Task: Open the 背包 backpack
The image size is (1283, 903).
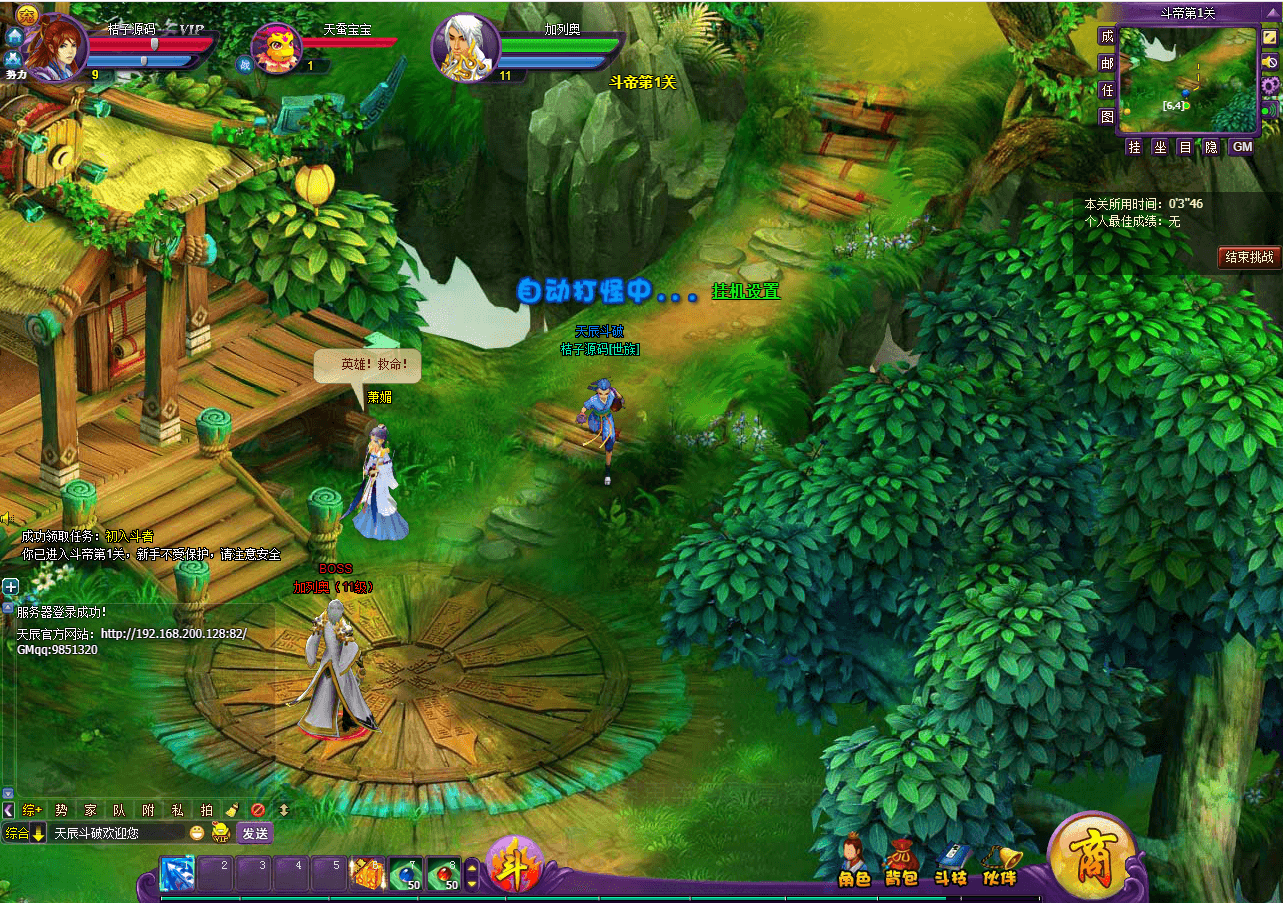Action: tap(901, 864)
